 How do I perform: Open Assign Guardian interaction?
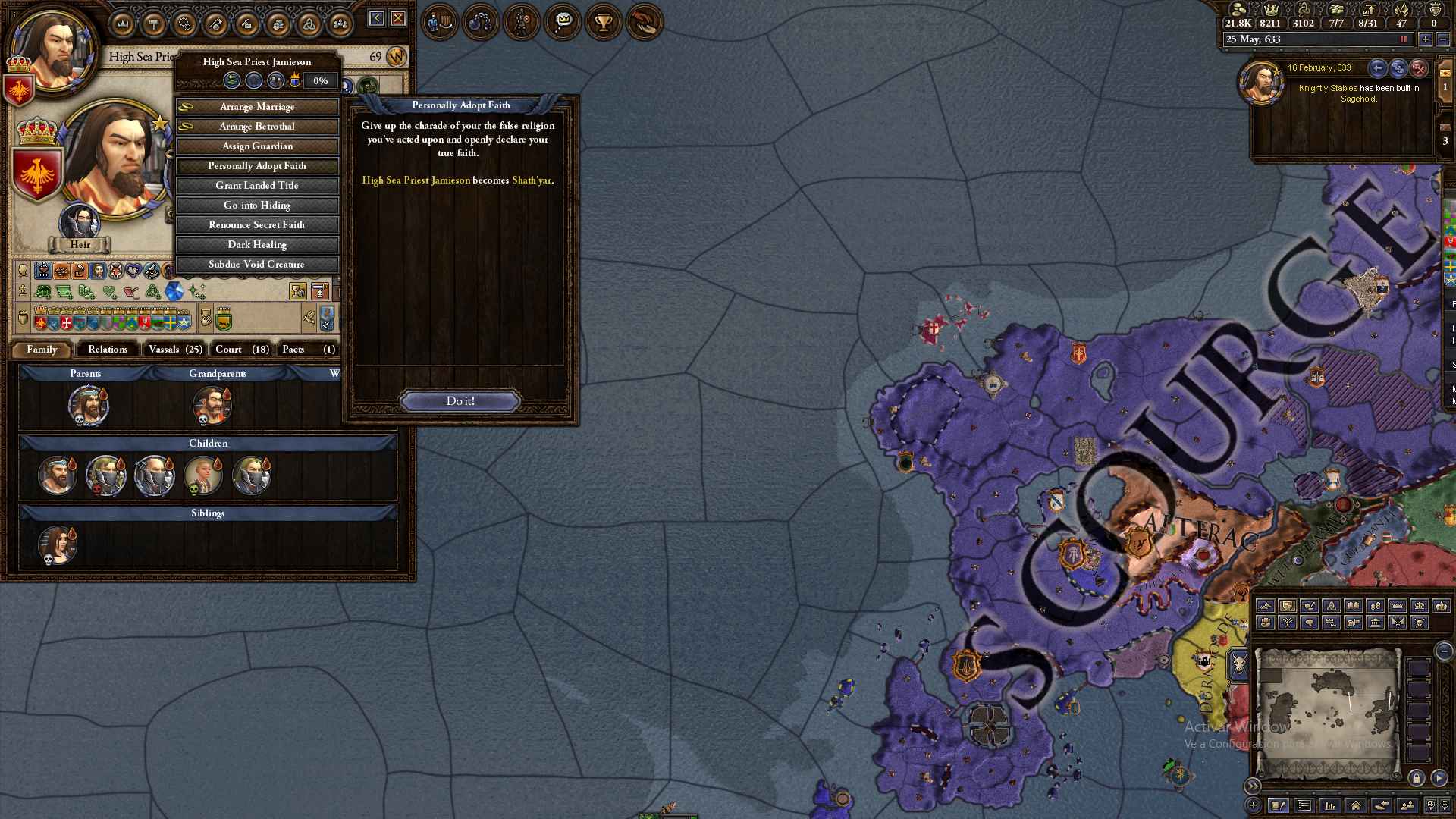(257, 146)
